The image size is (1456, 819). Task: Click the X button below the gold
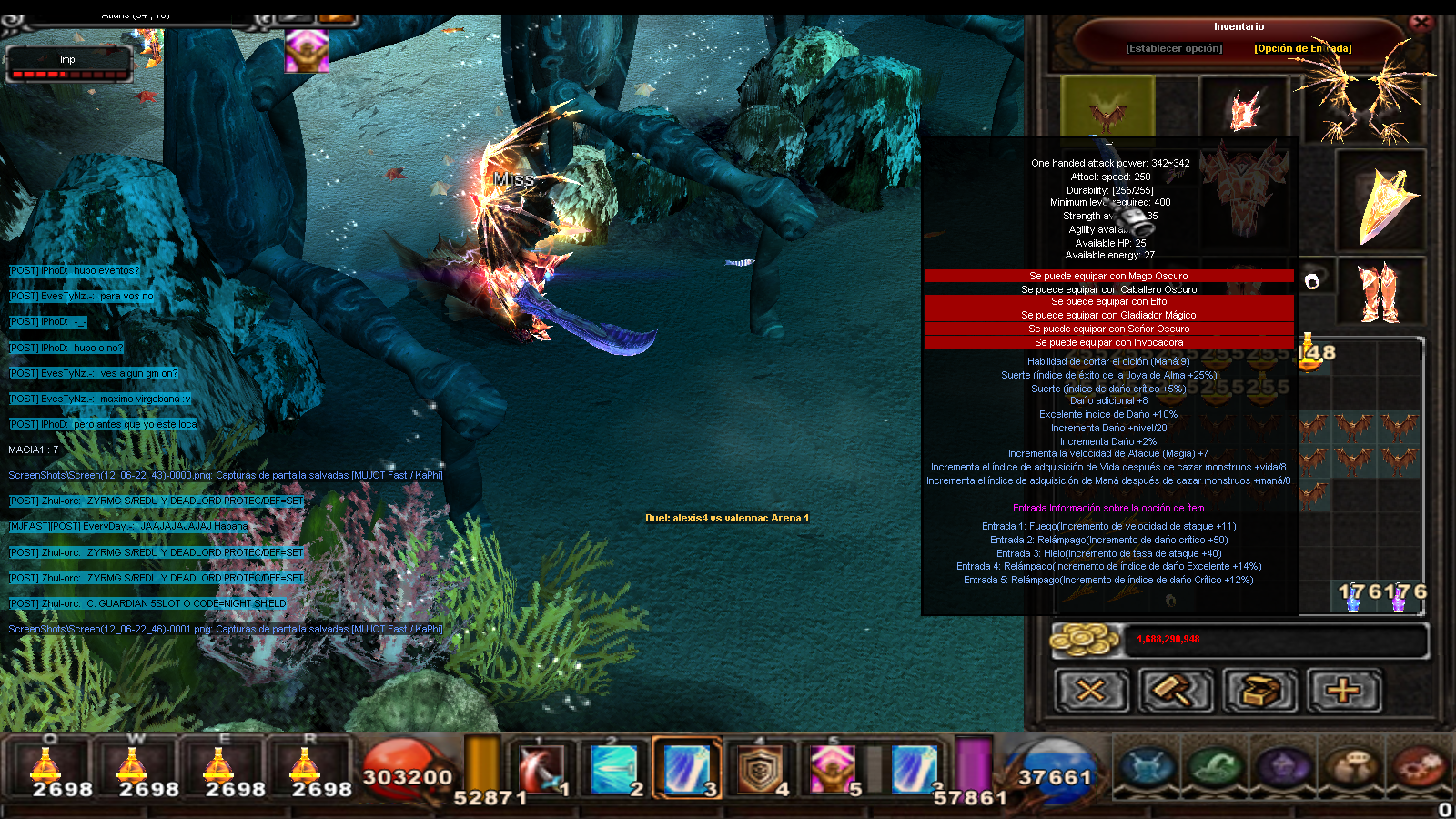(1091, 691)
